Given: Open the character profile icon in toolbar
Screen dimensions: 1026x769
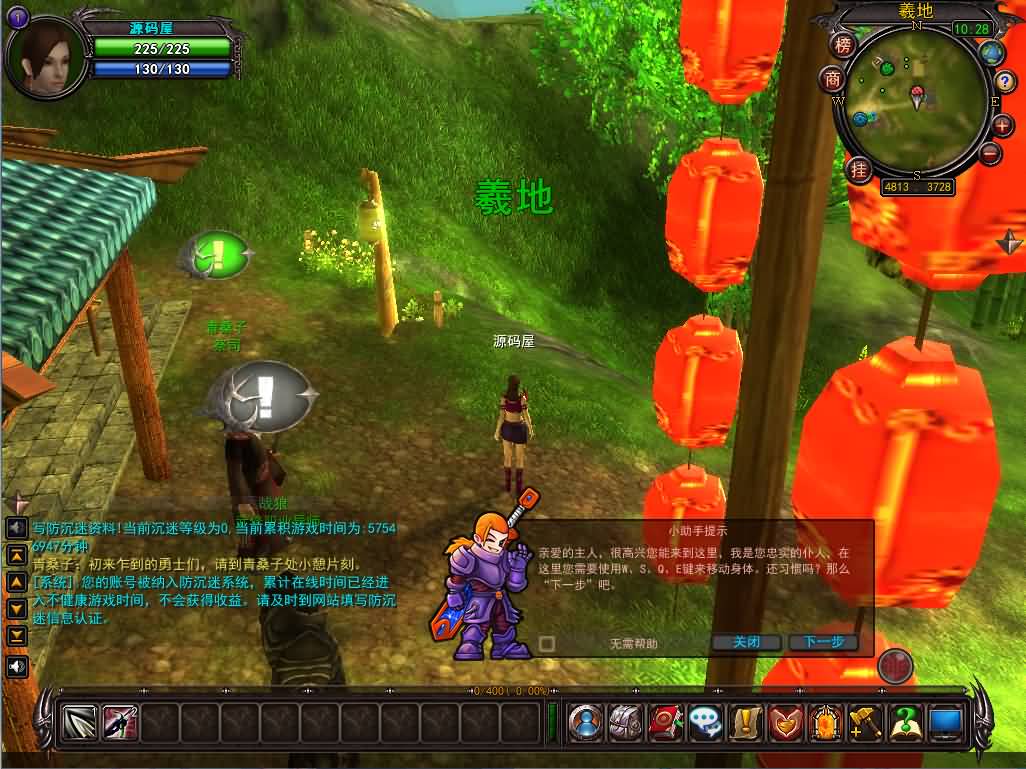Looking at the screenshot, I should 585,722.
